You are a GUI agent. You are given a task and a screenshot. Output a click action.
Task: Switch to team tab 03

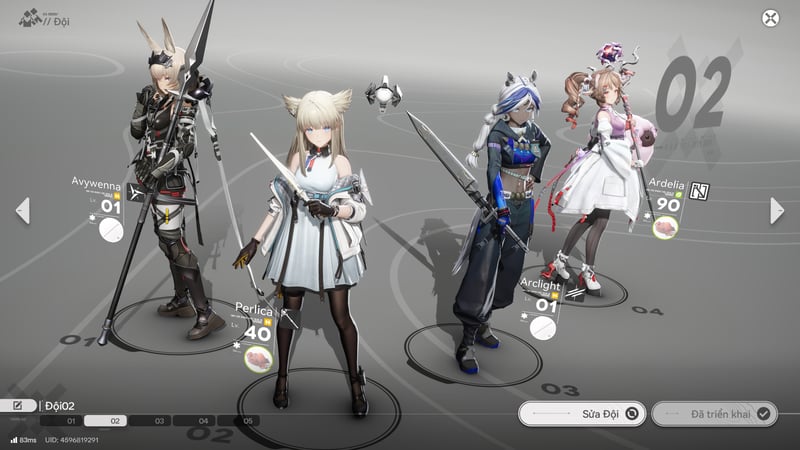click(159, 421)
